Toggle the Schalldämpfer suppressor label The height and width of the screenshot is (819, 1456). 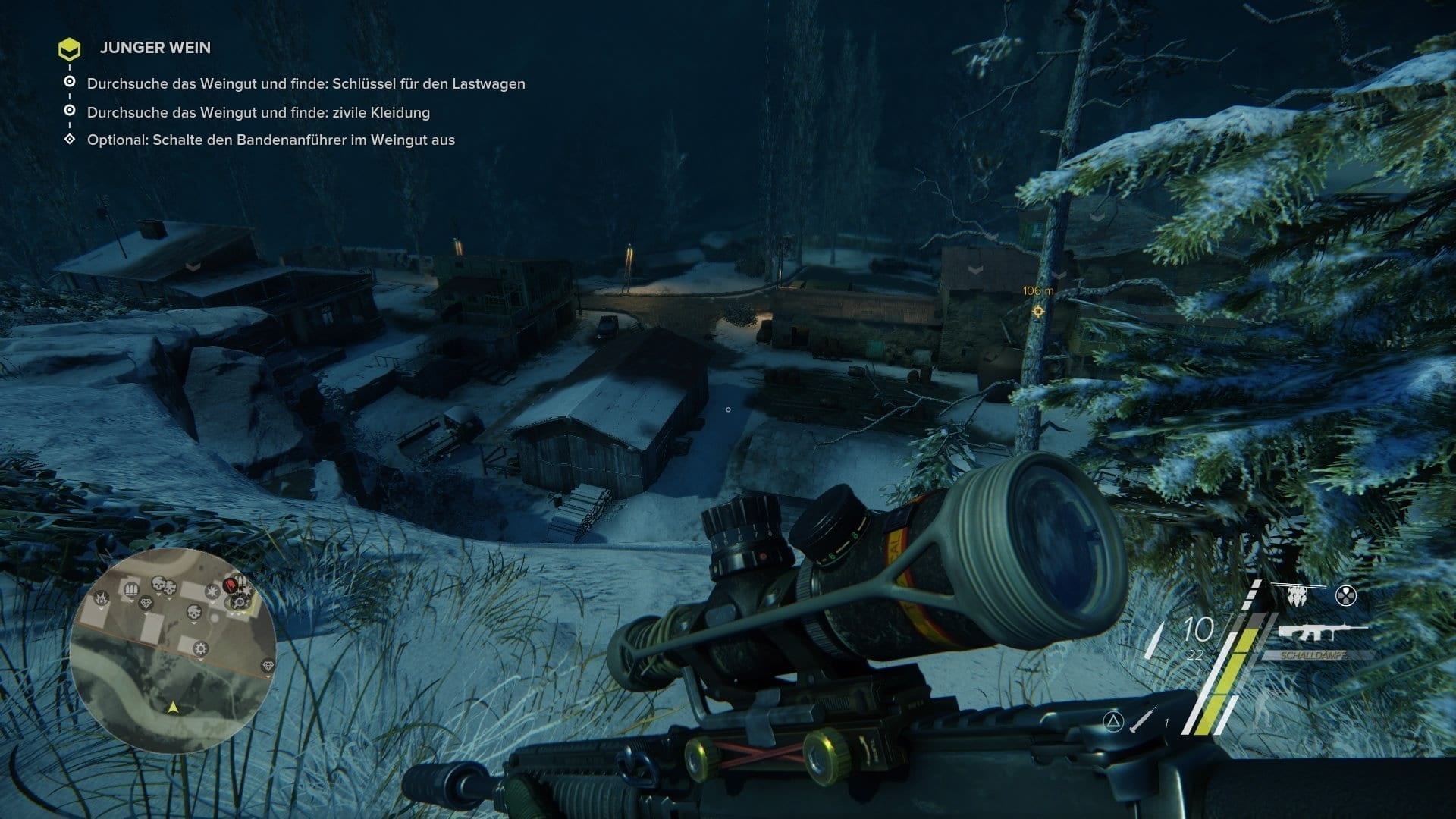(1315, 655)
